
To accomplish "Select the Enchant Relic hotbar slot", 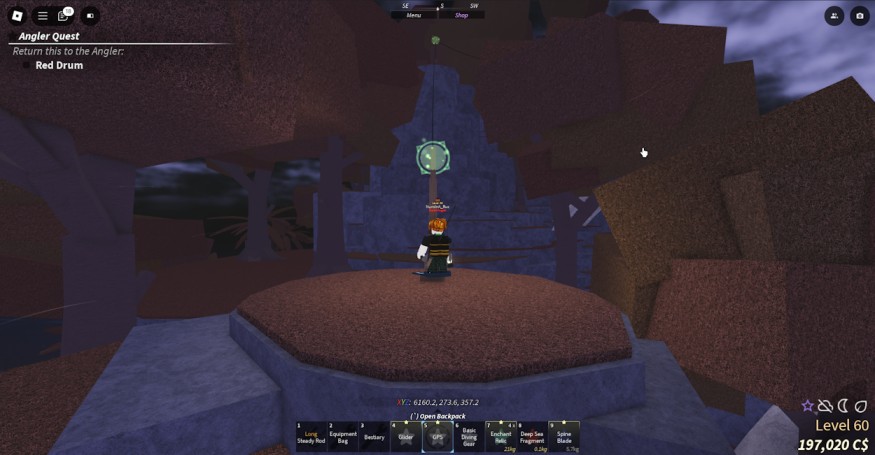I will (501, 436).
